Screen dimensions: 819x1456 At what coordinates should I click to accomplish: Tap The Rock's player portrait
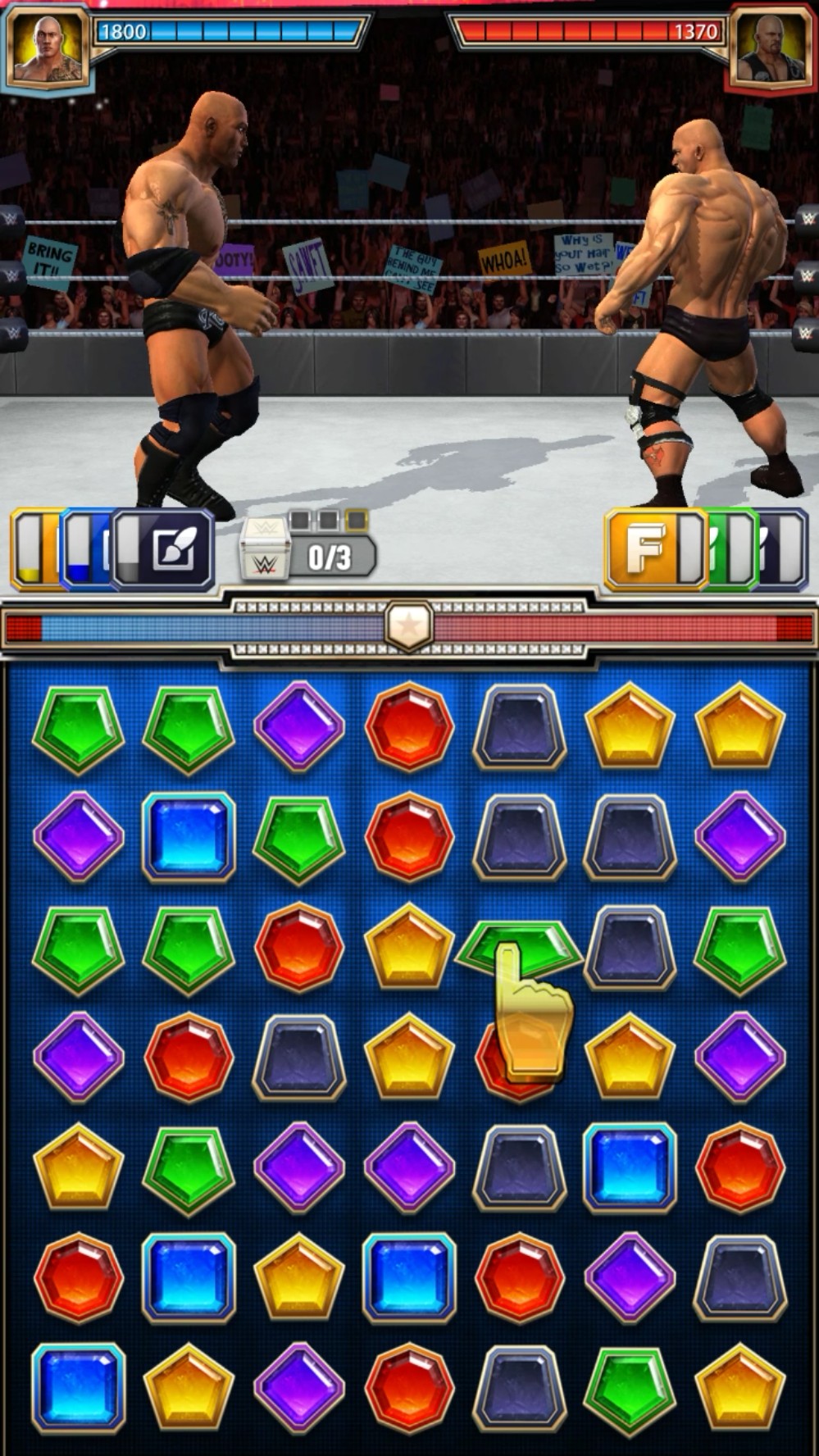(48, 46)
